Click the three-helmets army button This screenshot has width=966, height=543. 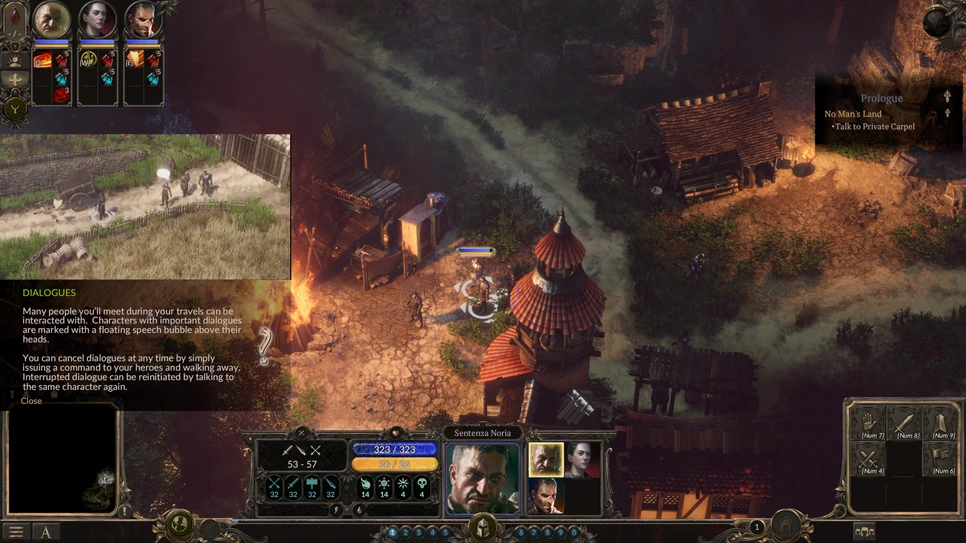[864, 531]
